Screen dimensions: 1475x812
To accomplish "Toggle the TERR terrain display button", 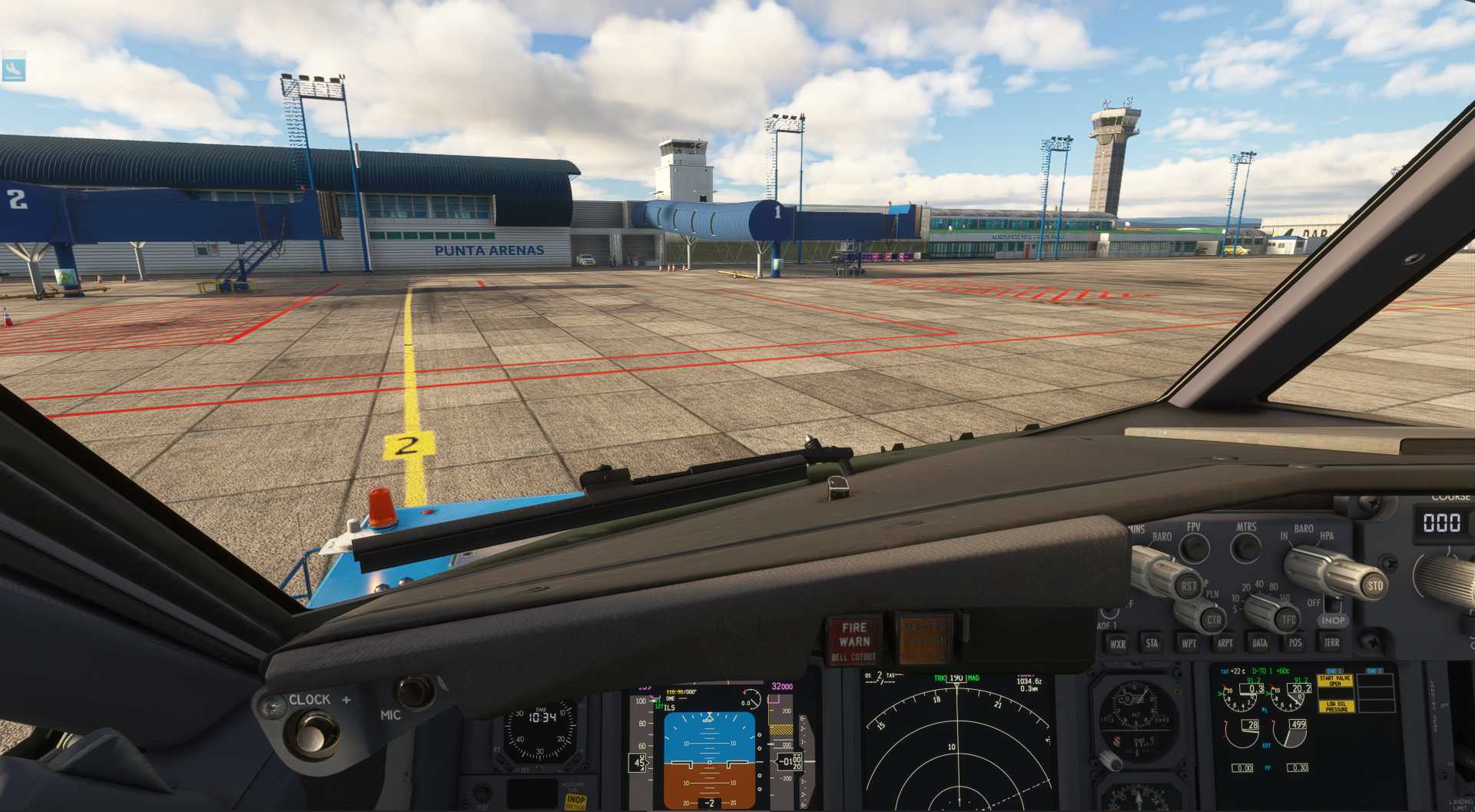I will 1331,642.
